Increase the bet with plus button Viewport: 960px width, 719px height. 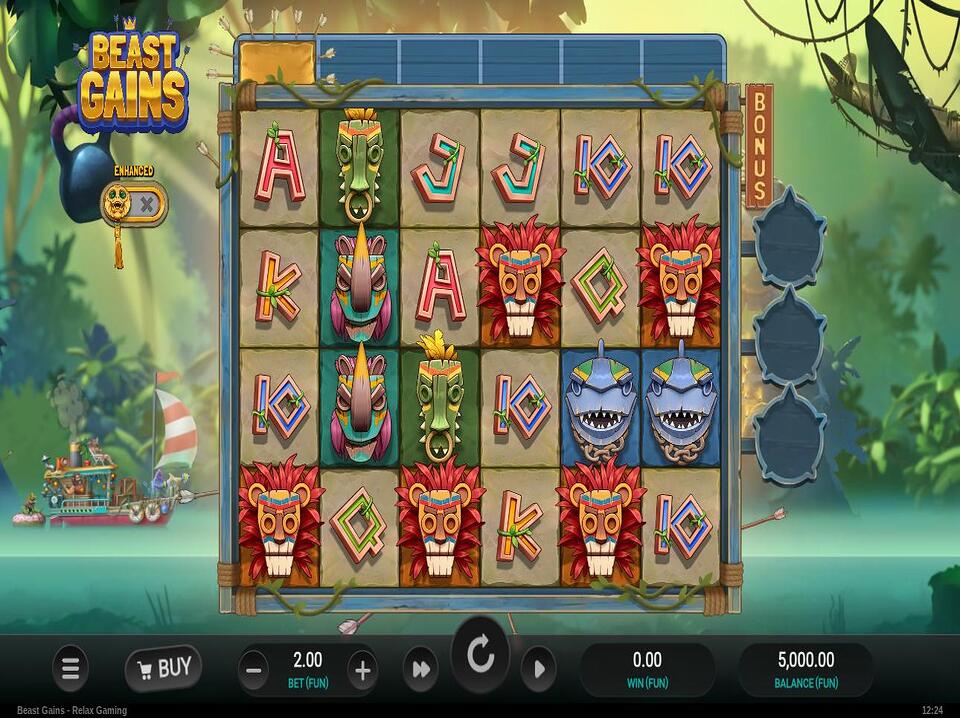(x=363, y=670)
